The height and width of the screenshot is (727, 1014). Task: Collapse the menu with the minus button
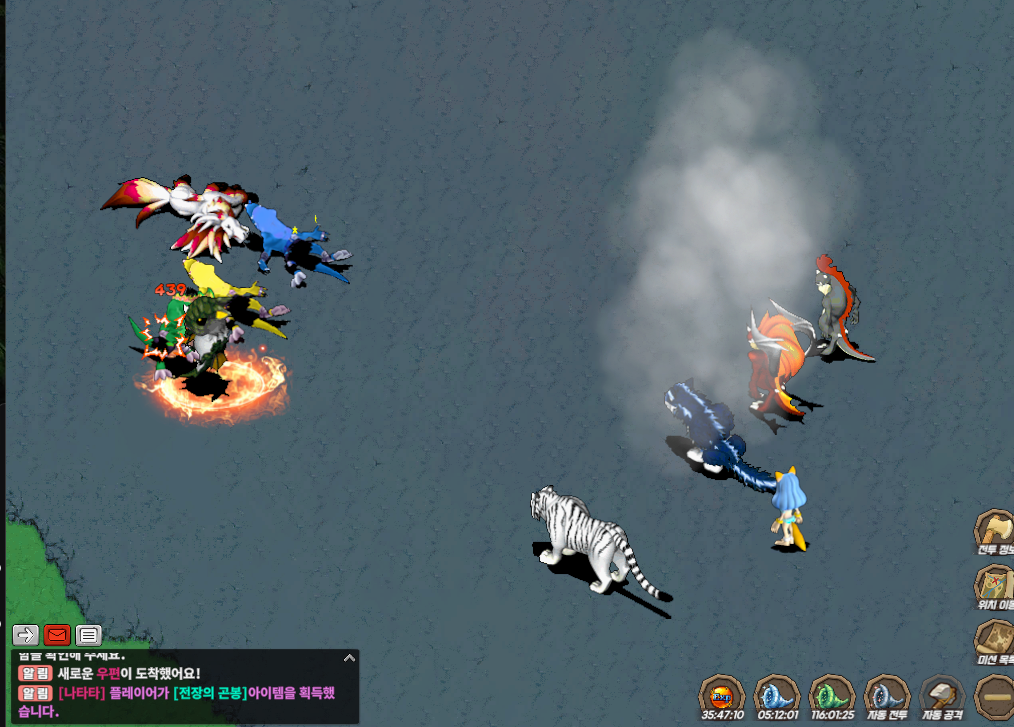pos(995,693)
